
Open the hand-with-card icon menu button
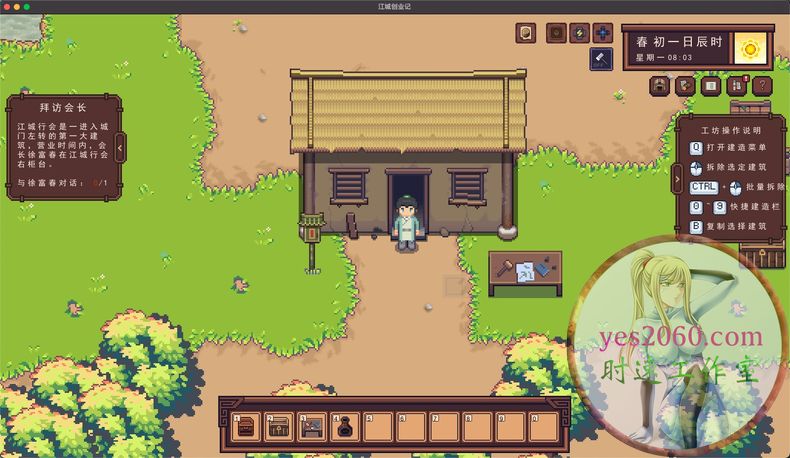coord(685,86)
